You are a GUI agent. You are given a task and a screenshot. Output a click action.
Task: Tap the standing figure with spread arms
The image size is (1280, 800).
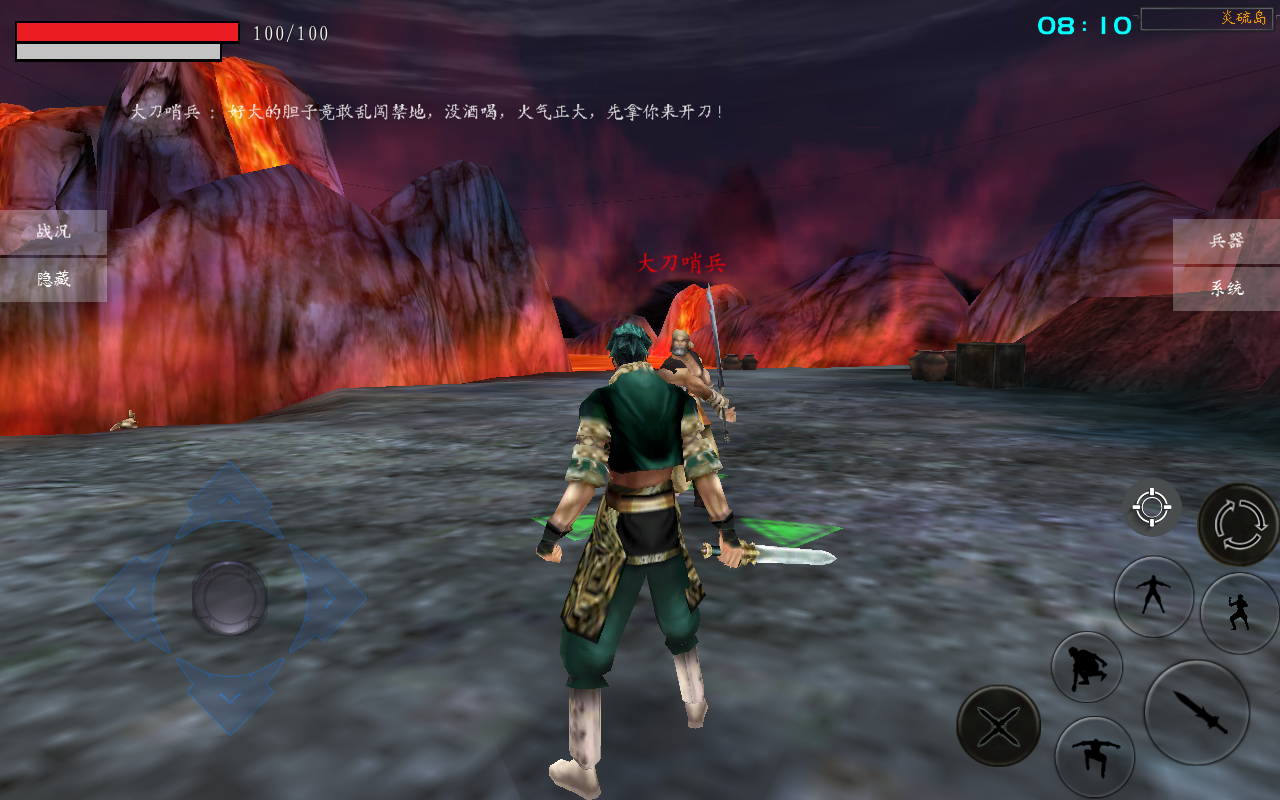[1153, 596]
